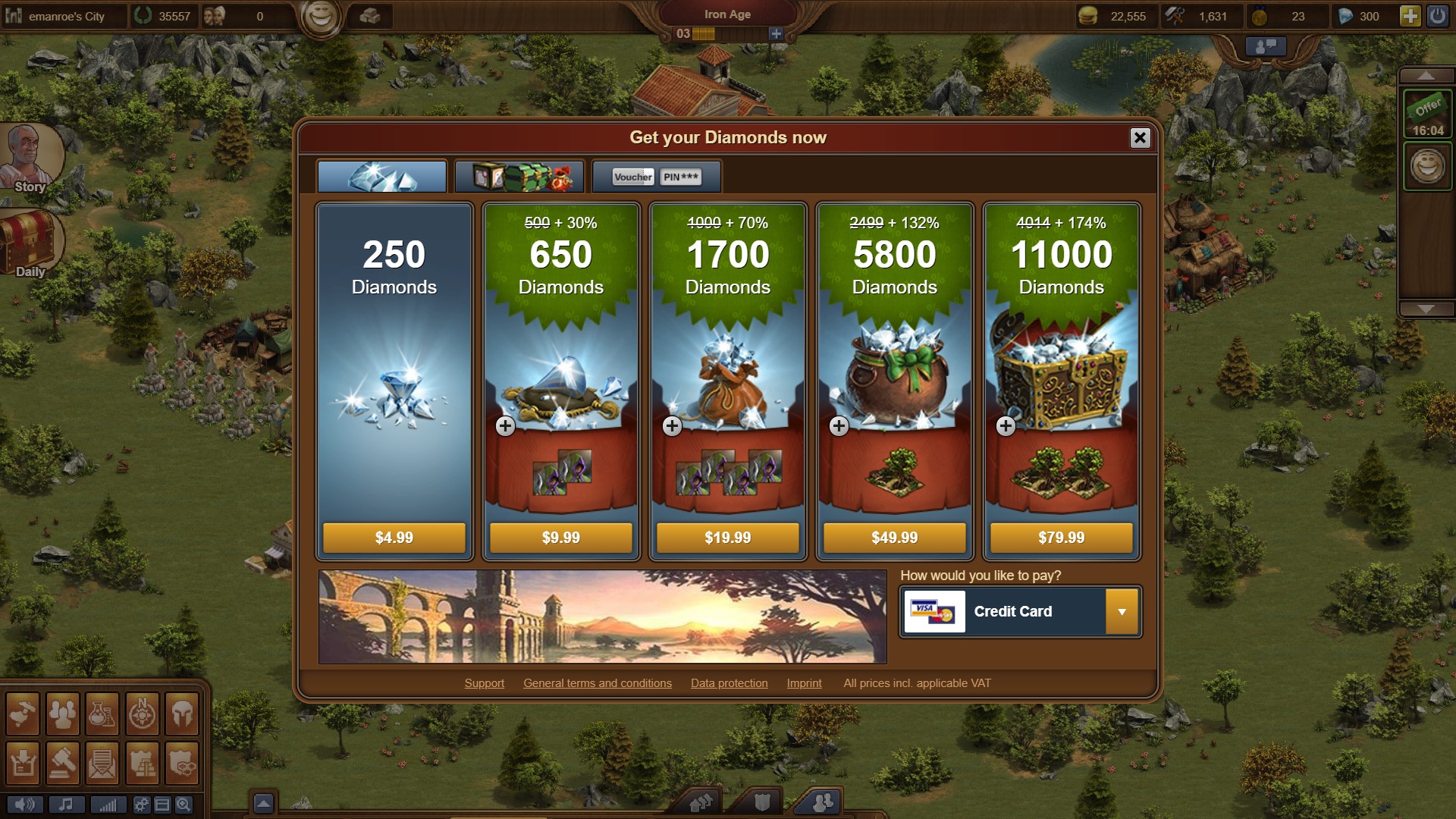This screenshot has height=819, width=1456.
Task: Select the Diamonds tab
Action: pyautogui.click(x=382, y=177)
